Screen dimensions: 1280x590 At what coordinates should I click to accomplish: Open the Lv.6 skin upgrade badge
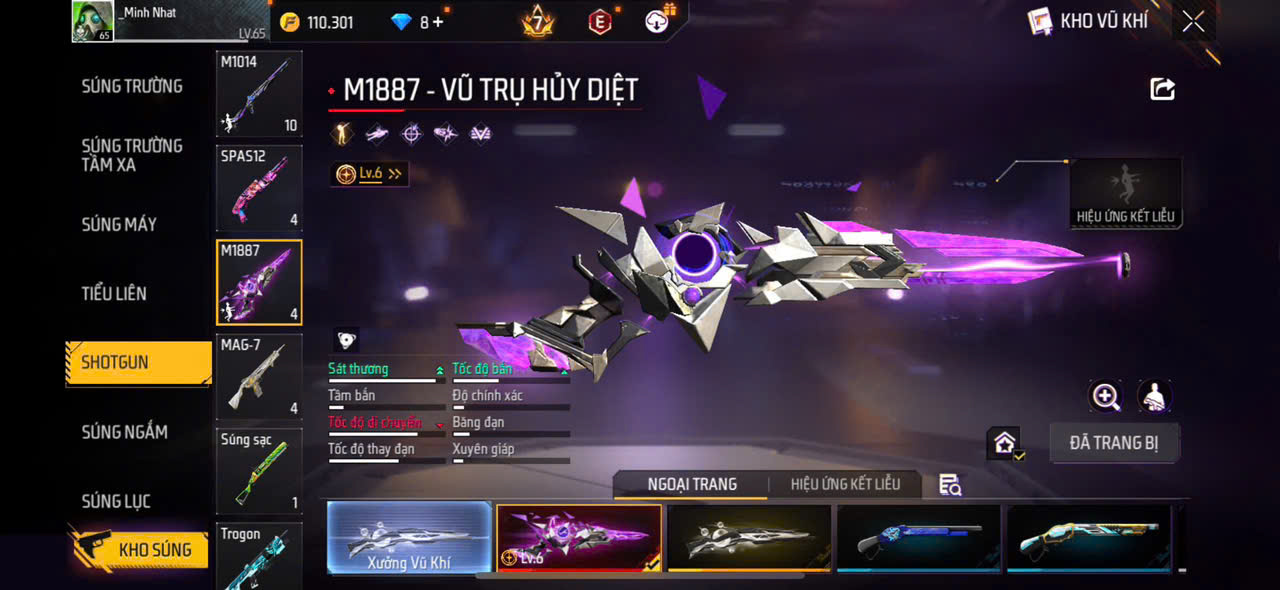click(x=369, y=174)
